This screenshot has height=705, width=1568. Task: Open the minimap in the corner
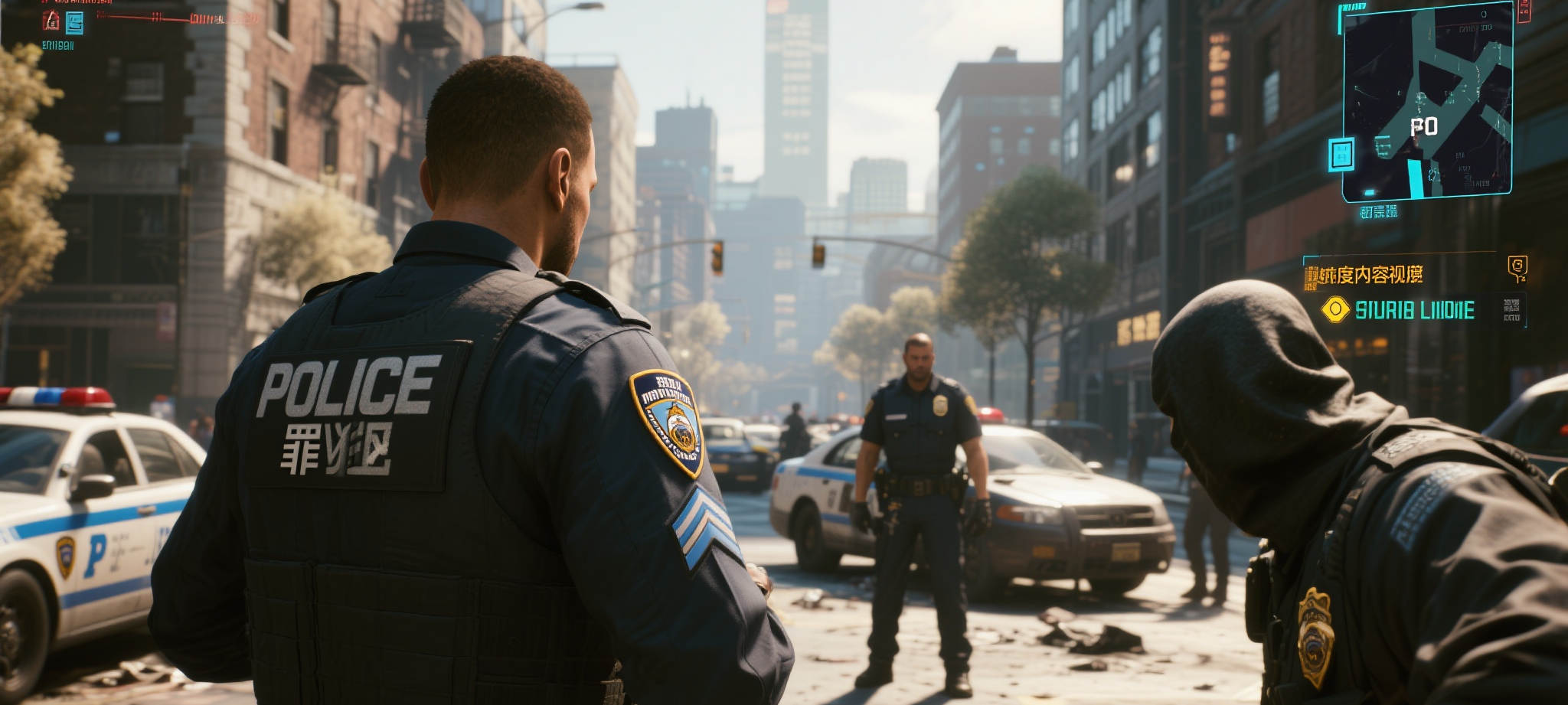pos(1427,101)
